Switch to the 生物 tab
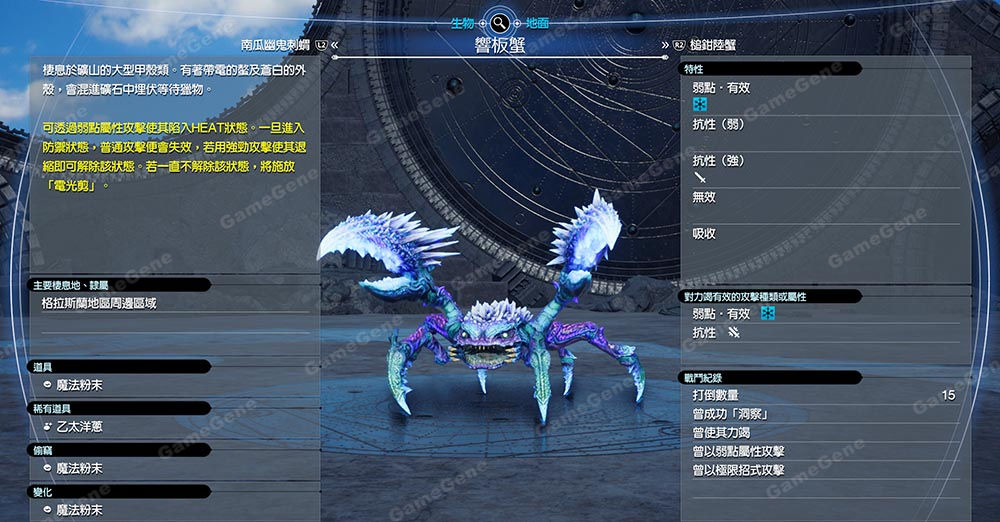The height and width of the screenshot is (522, 1000). pos(462,22)
